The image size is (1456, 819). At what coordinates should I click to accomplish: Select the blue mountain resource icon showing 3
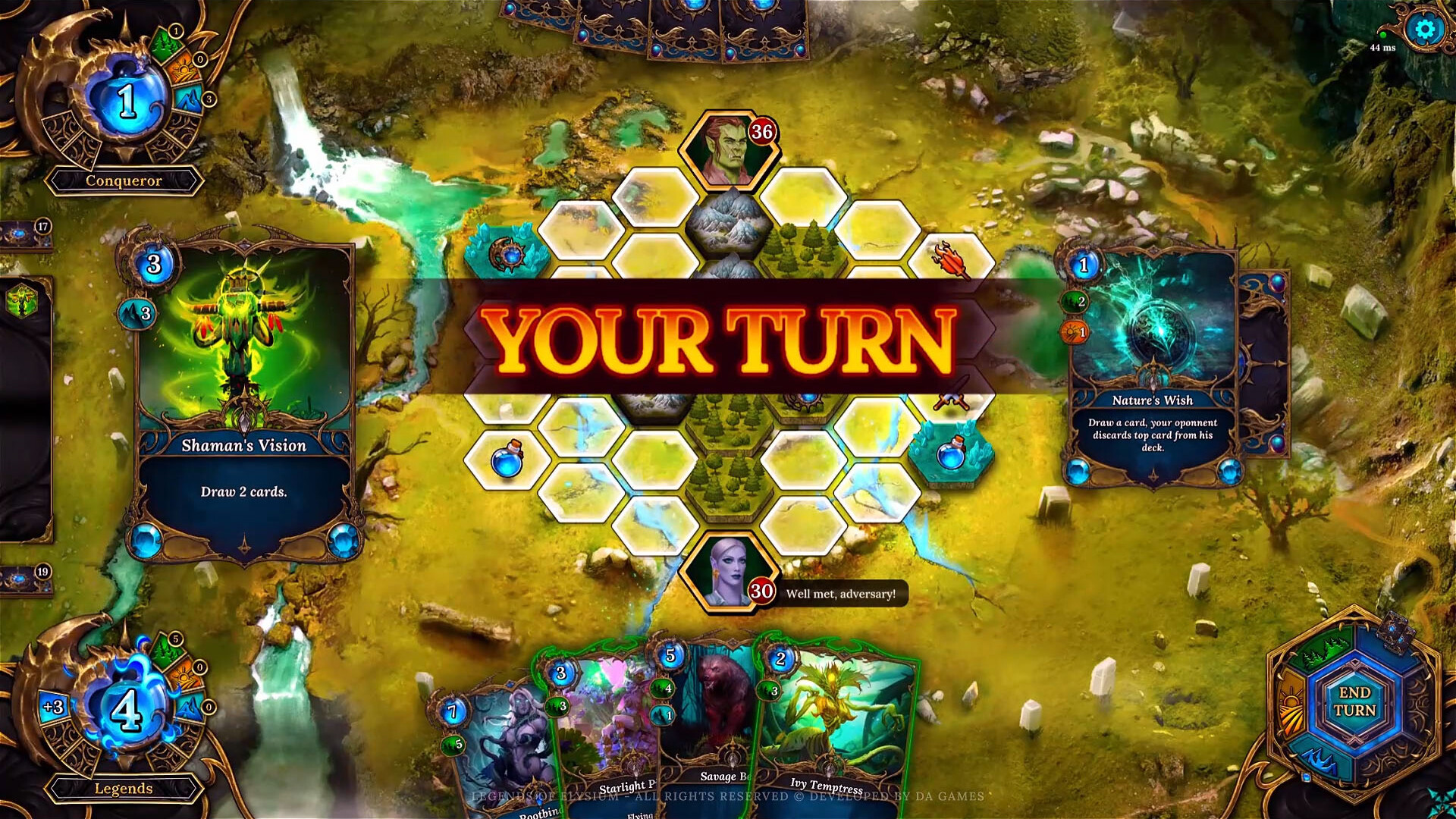point(190,99)
